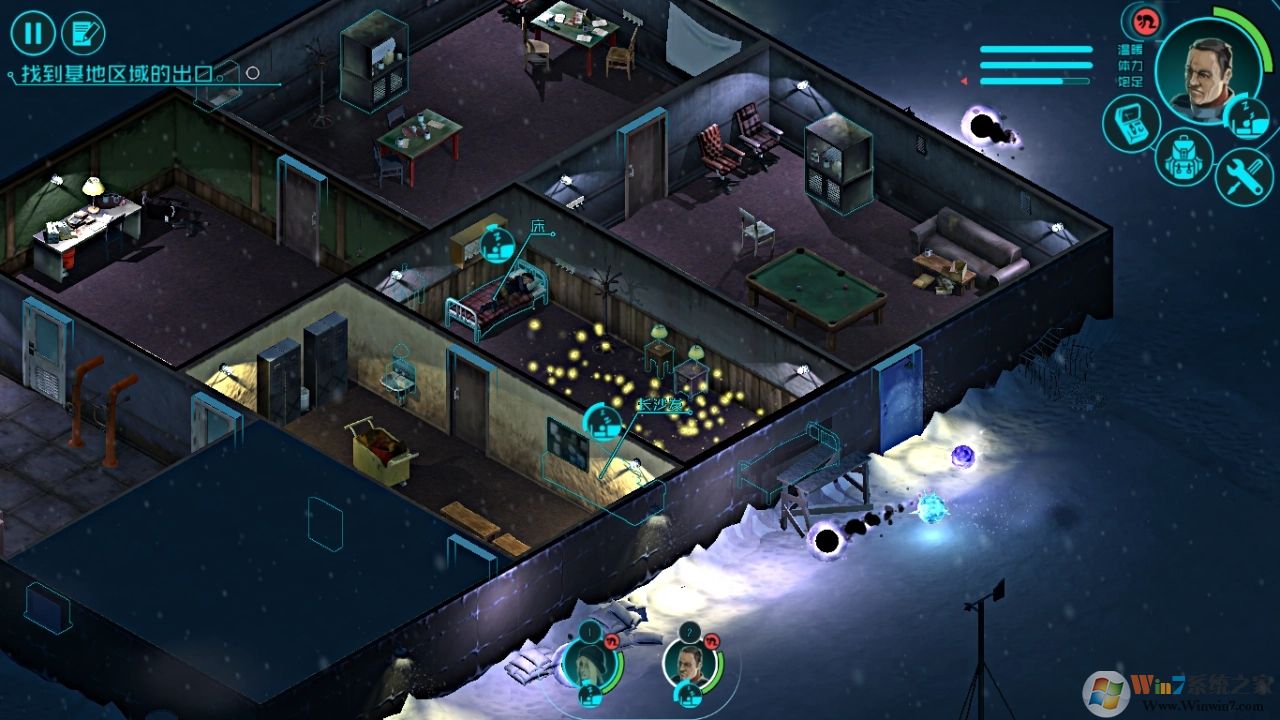Open the backpack inventory icon
Screen dimensions: 1280x720
[x=1182, y=158]
